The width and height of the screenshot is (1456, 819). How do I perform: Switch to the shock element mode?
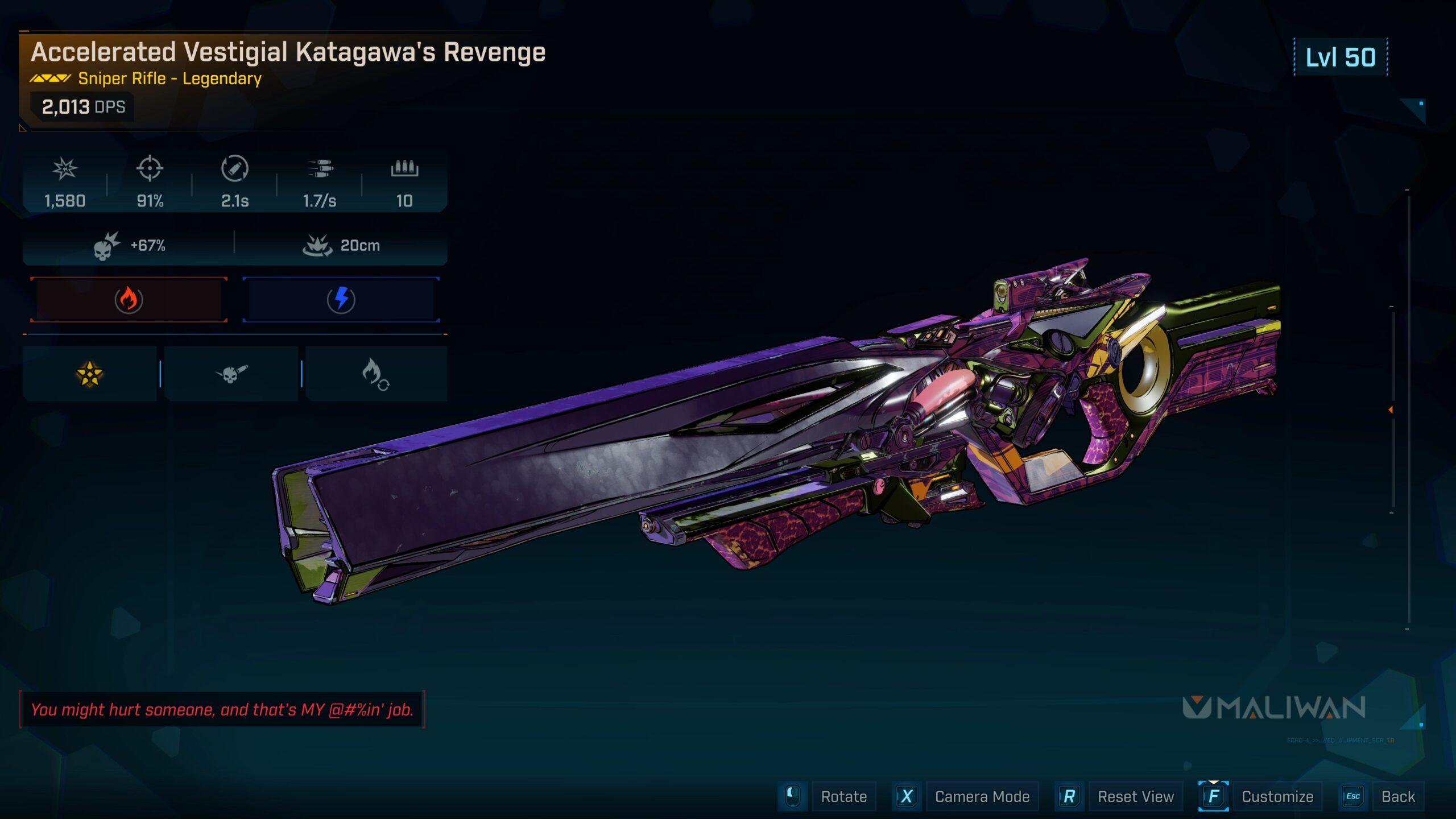[x=341, y=300]
